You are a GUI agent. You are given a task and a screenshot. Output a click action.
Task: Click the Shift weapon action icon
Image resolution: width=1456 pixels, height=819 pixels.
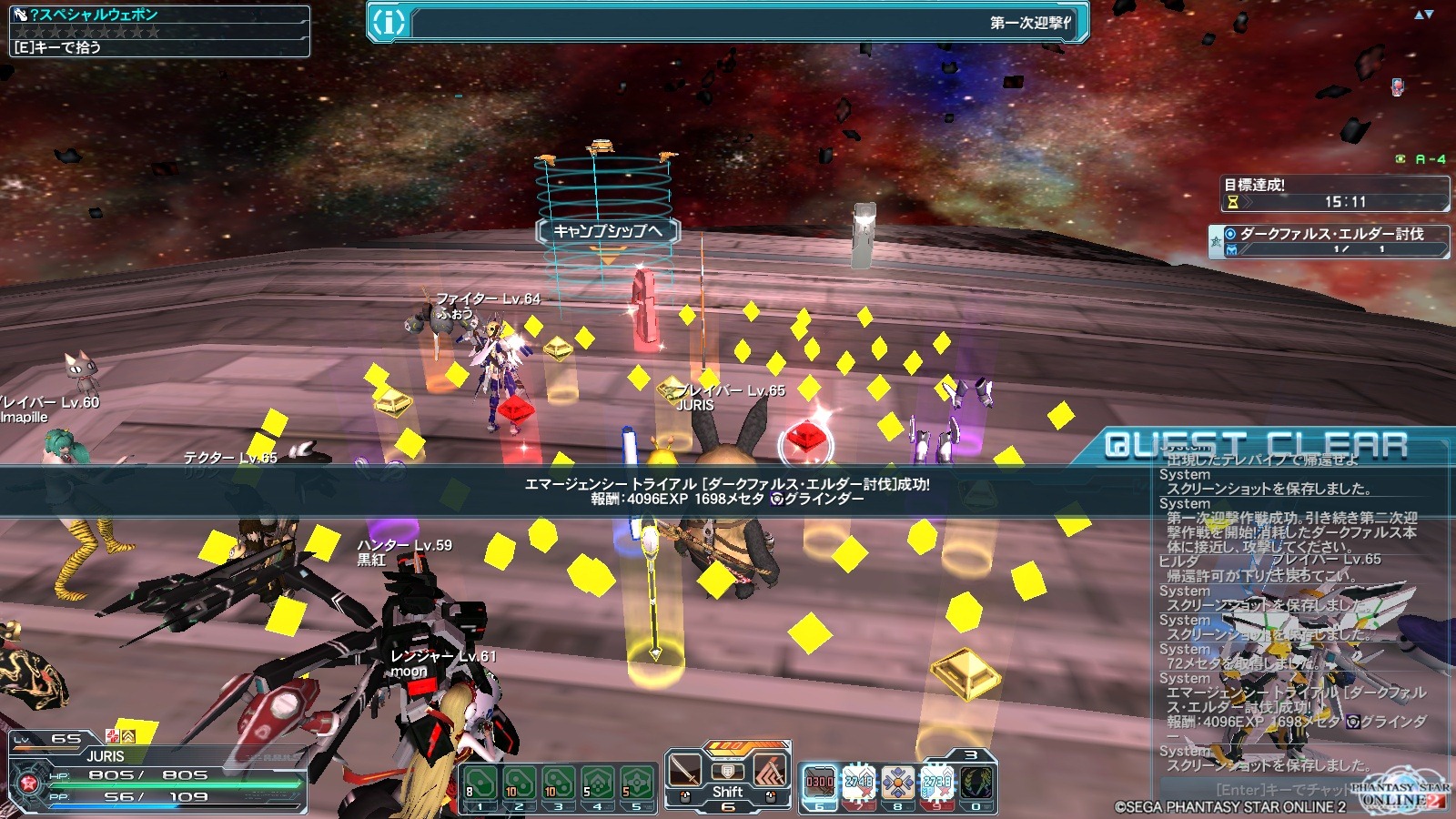pos(727,774)
